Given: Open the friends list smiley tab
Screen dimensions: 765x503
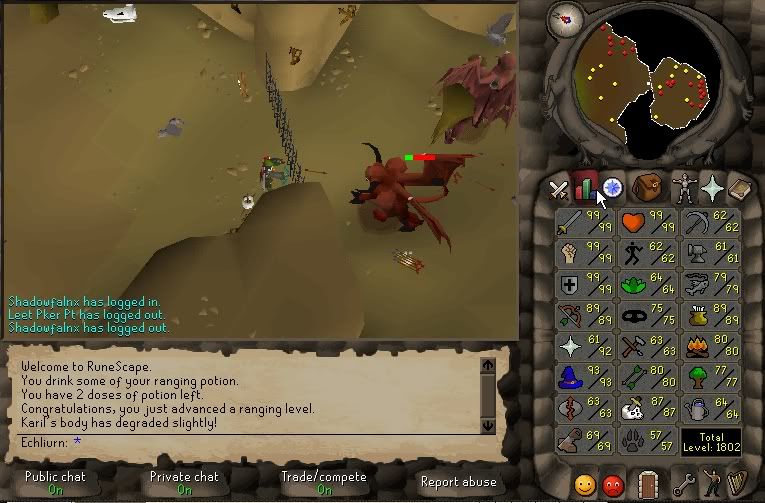Looking at the screenshot, I should point(585,486).
